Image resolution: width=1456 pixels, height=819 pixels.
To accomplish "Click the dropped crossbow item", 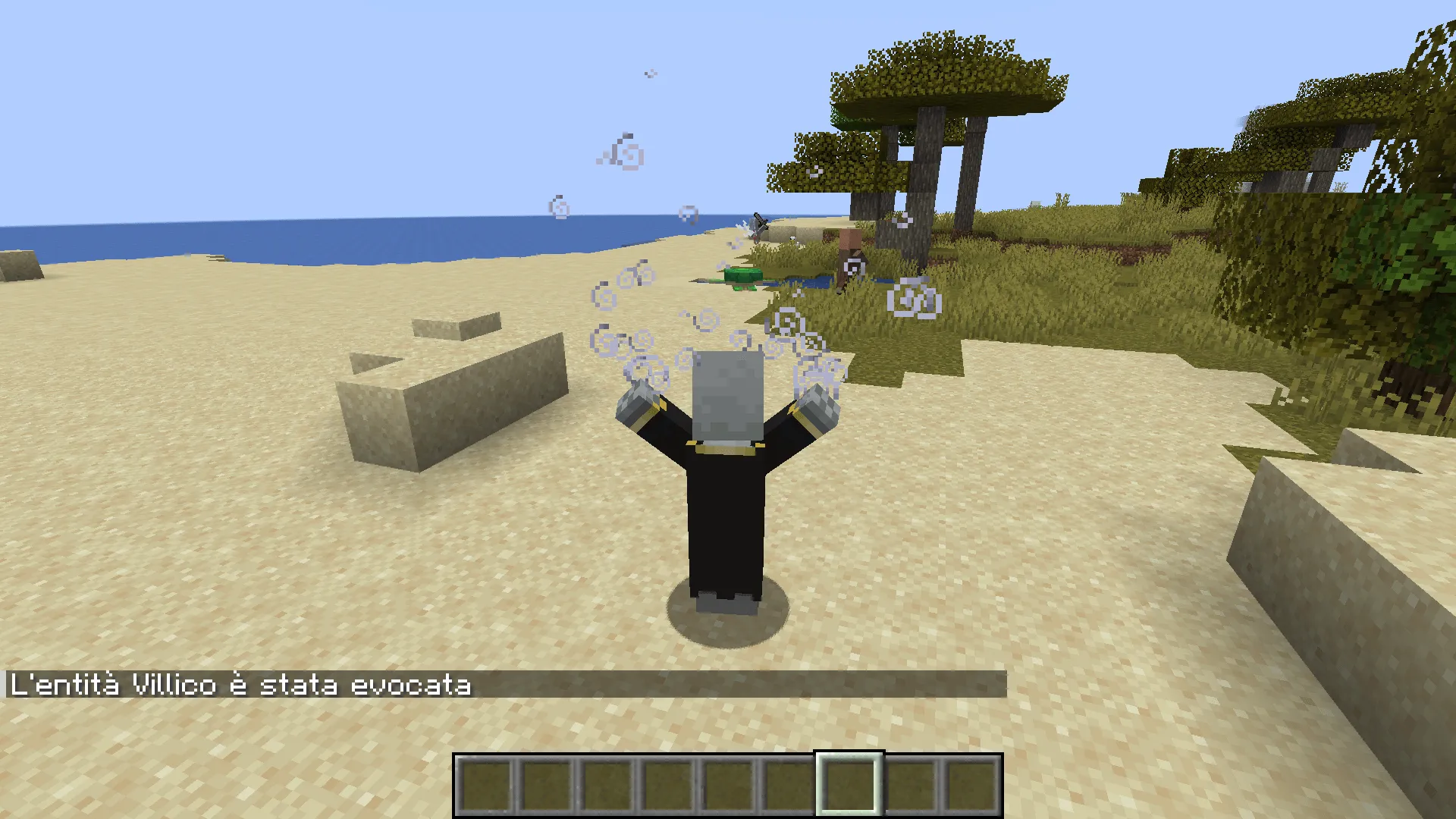I will click(x=758, y=222).
